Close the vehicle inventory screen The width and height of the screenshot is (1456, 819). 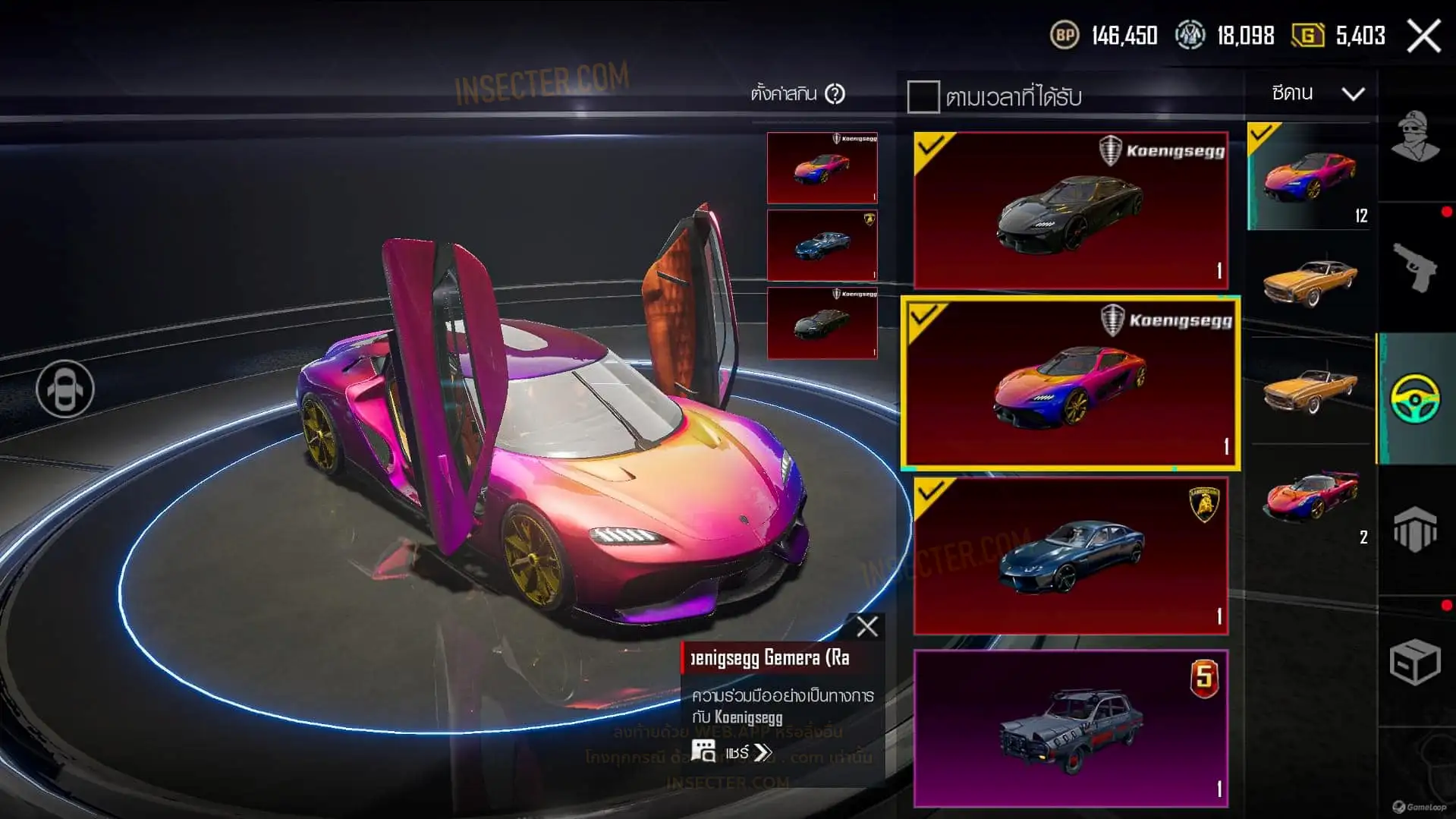pyautogui.click(x=1423, y=36)
